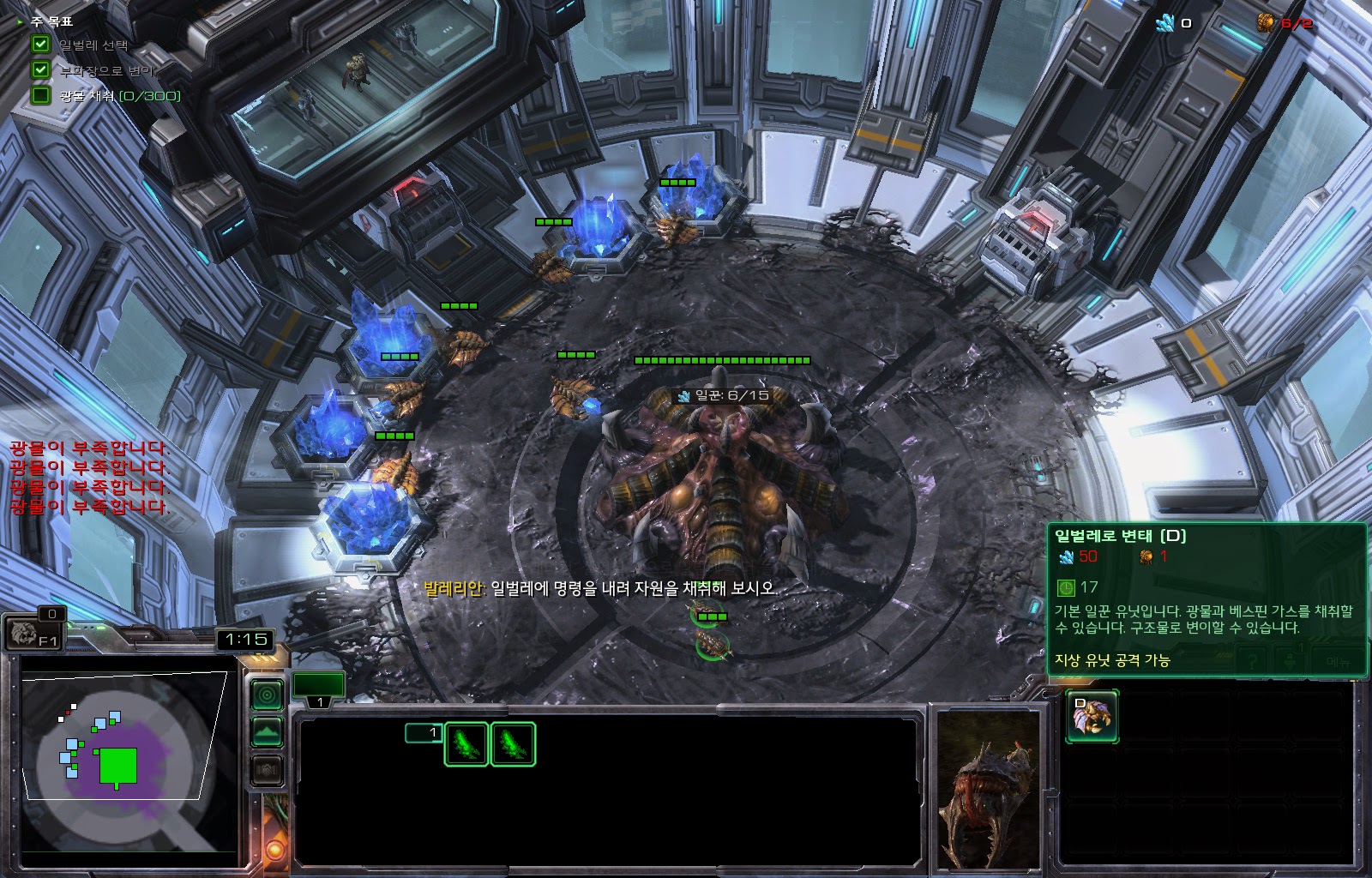Select idle workers with F1 button
Image resolution: width=1372 pixels, height=878 pixels.
33,634
